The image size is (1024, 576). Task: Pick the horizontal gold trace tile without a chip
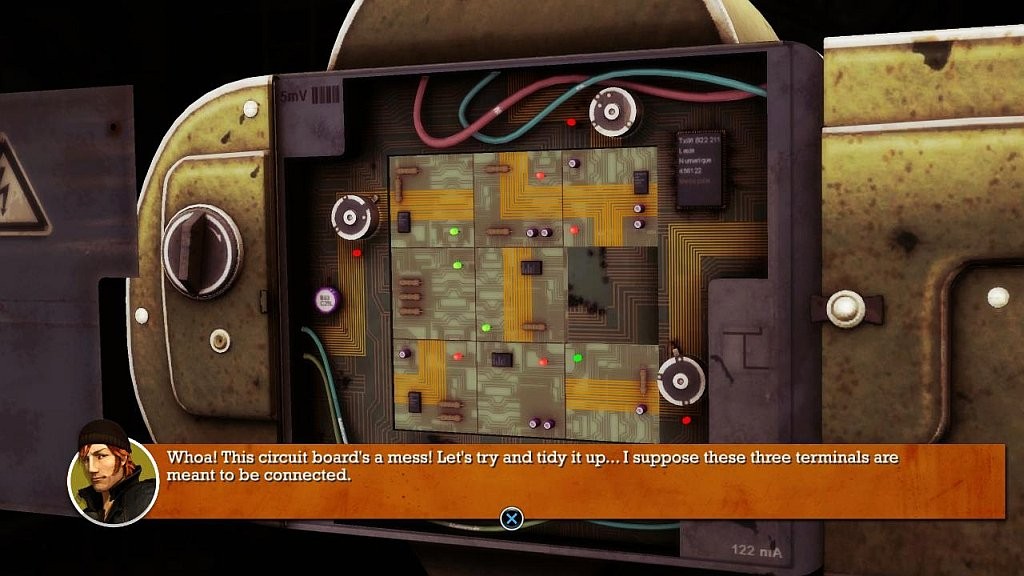click(x=610, y=383)
